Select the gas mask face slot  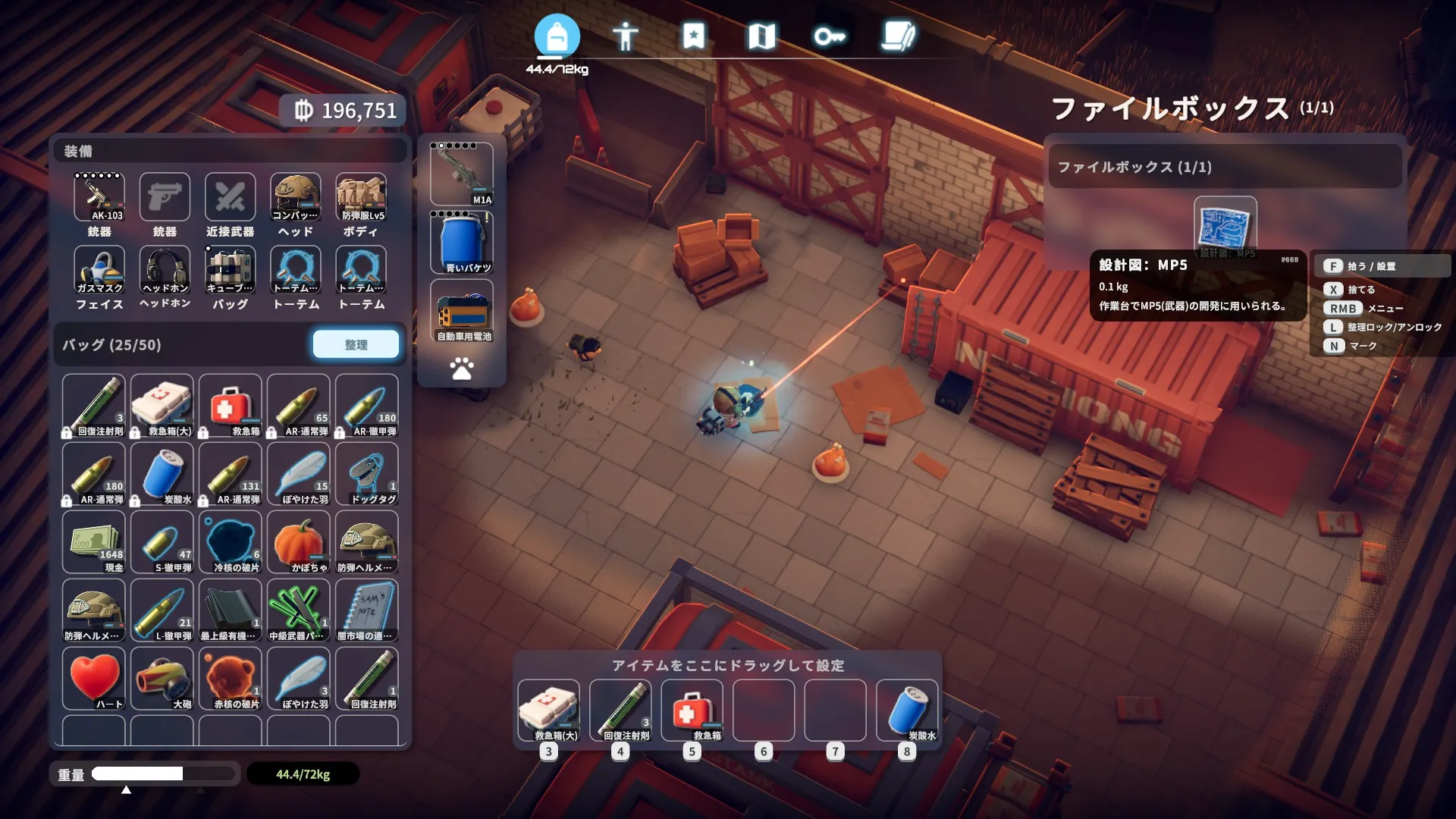99,271
